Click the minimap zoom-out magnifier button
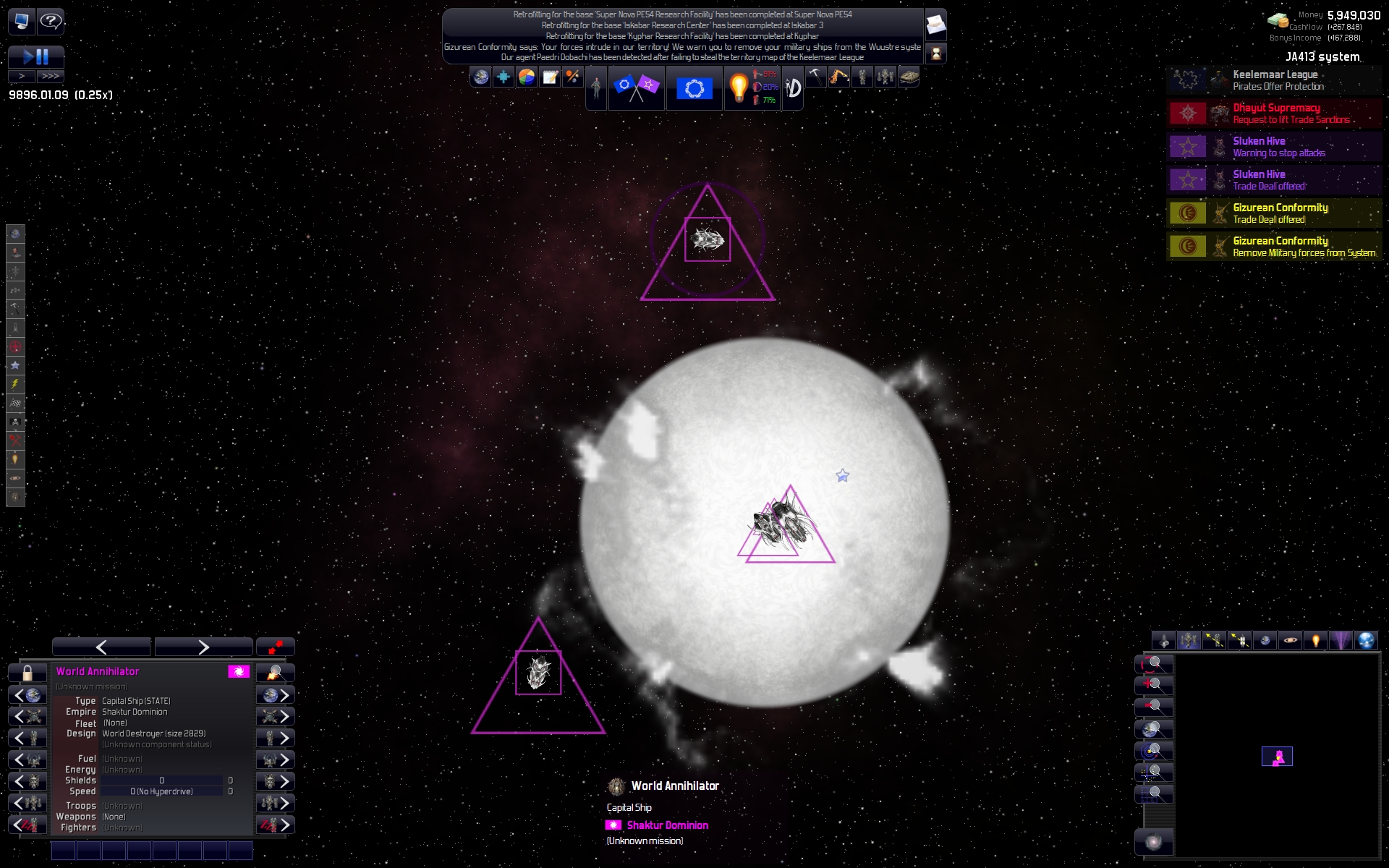 [x=1153, y=707]
